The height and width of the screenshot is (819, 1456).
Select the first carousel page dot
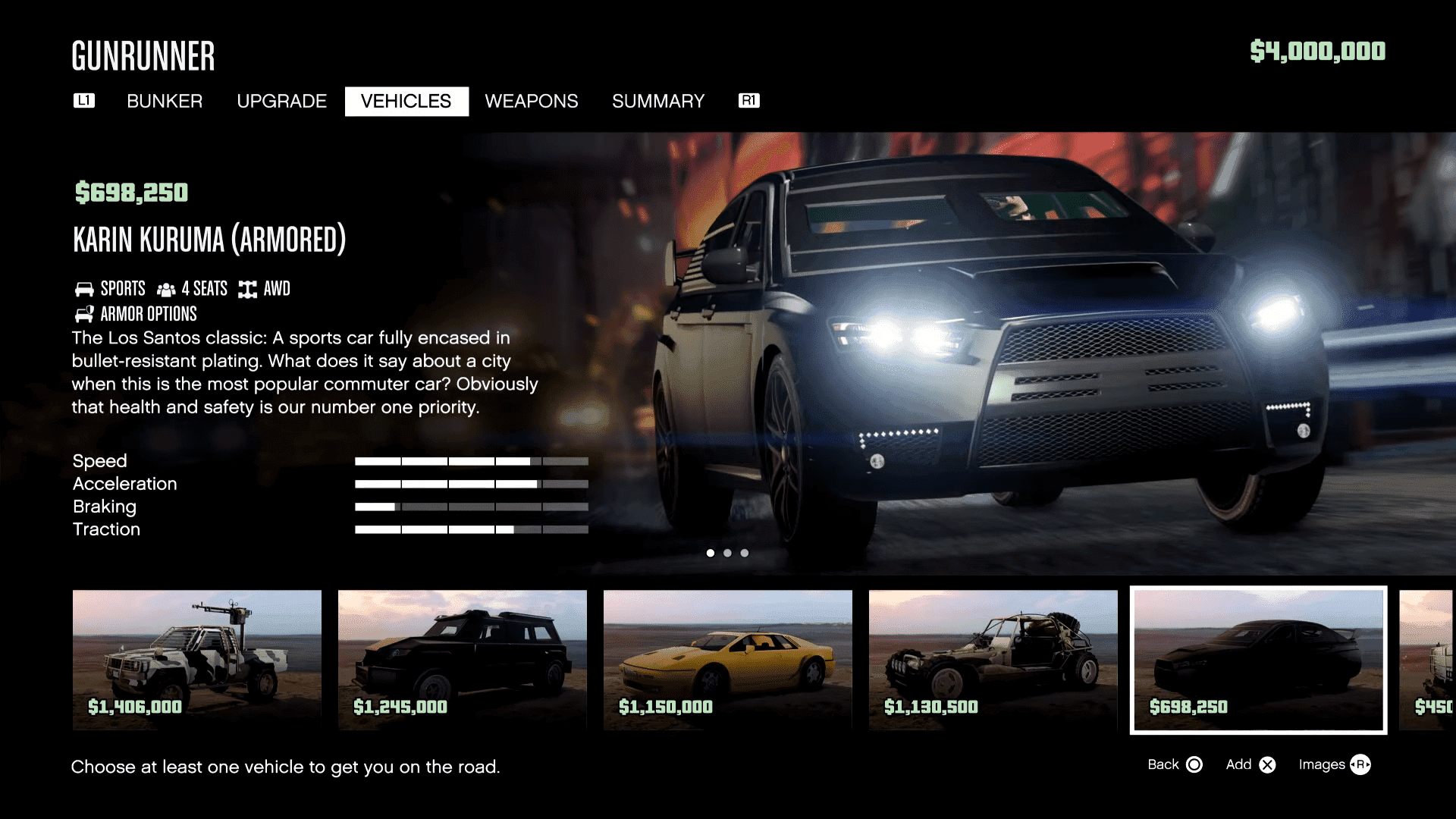point(711,553)
